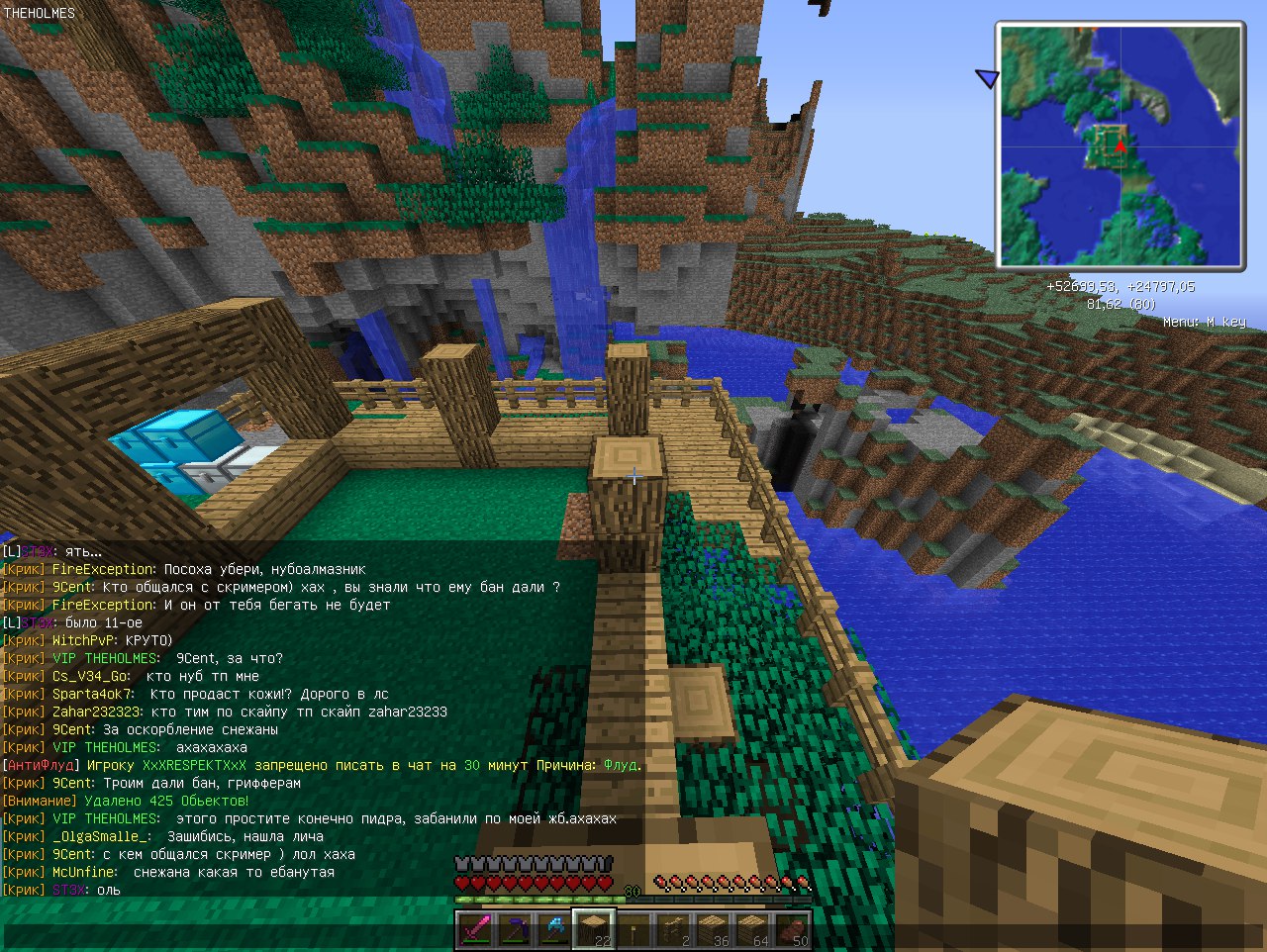
Task: Click the minimap in the corner
Action: point(1120,146)
